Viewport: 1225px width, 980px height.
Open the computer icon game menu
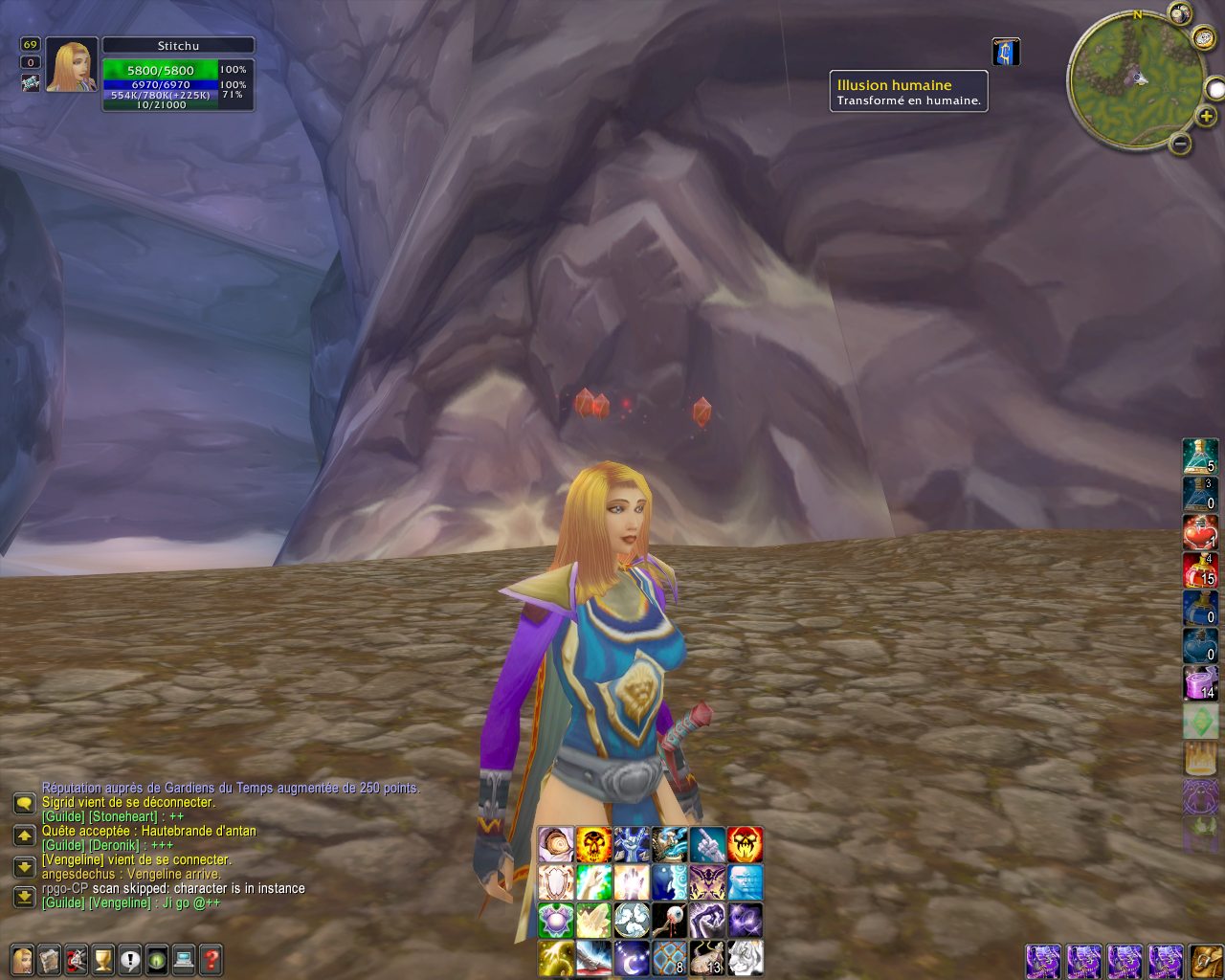[184, 958]
